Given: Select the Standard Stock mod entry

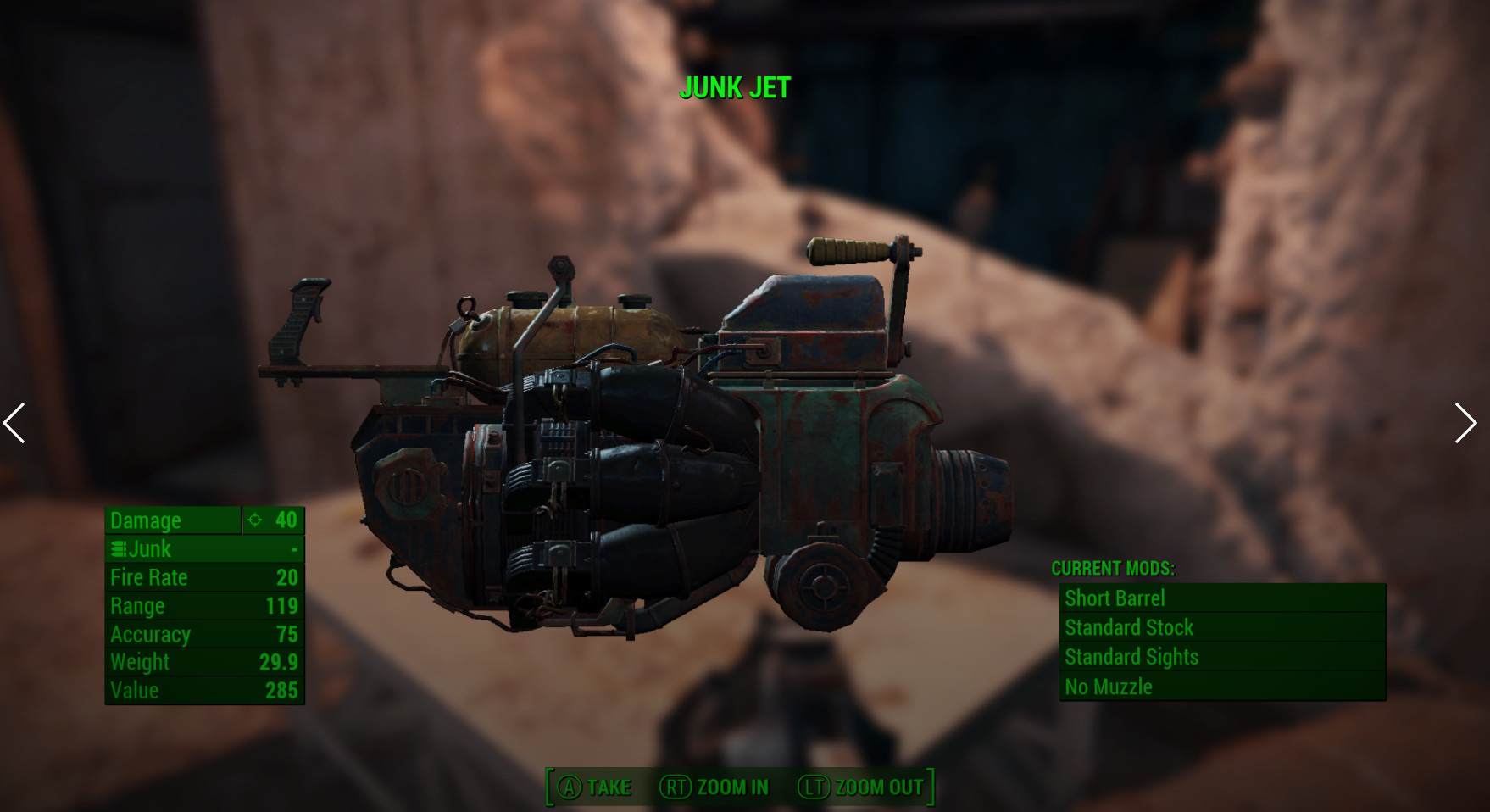Looking at the screenshot, I should [1221, 628].
